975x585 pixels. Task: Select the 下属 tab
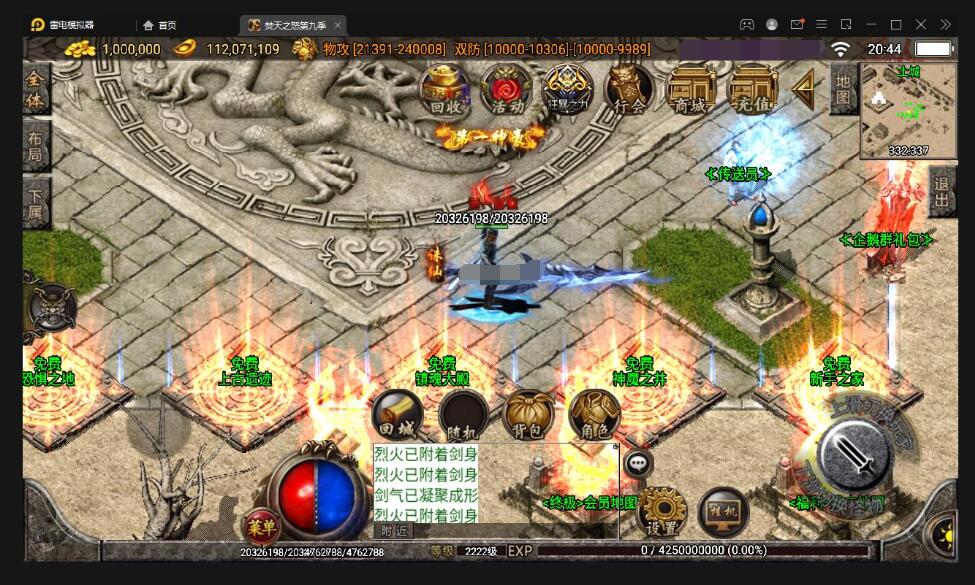[36, 205]
